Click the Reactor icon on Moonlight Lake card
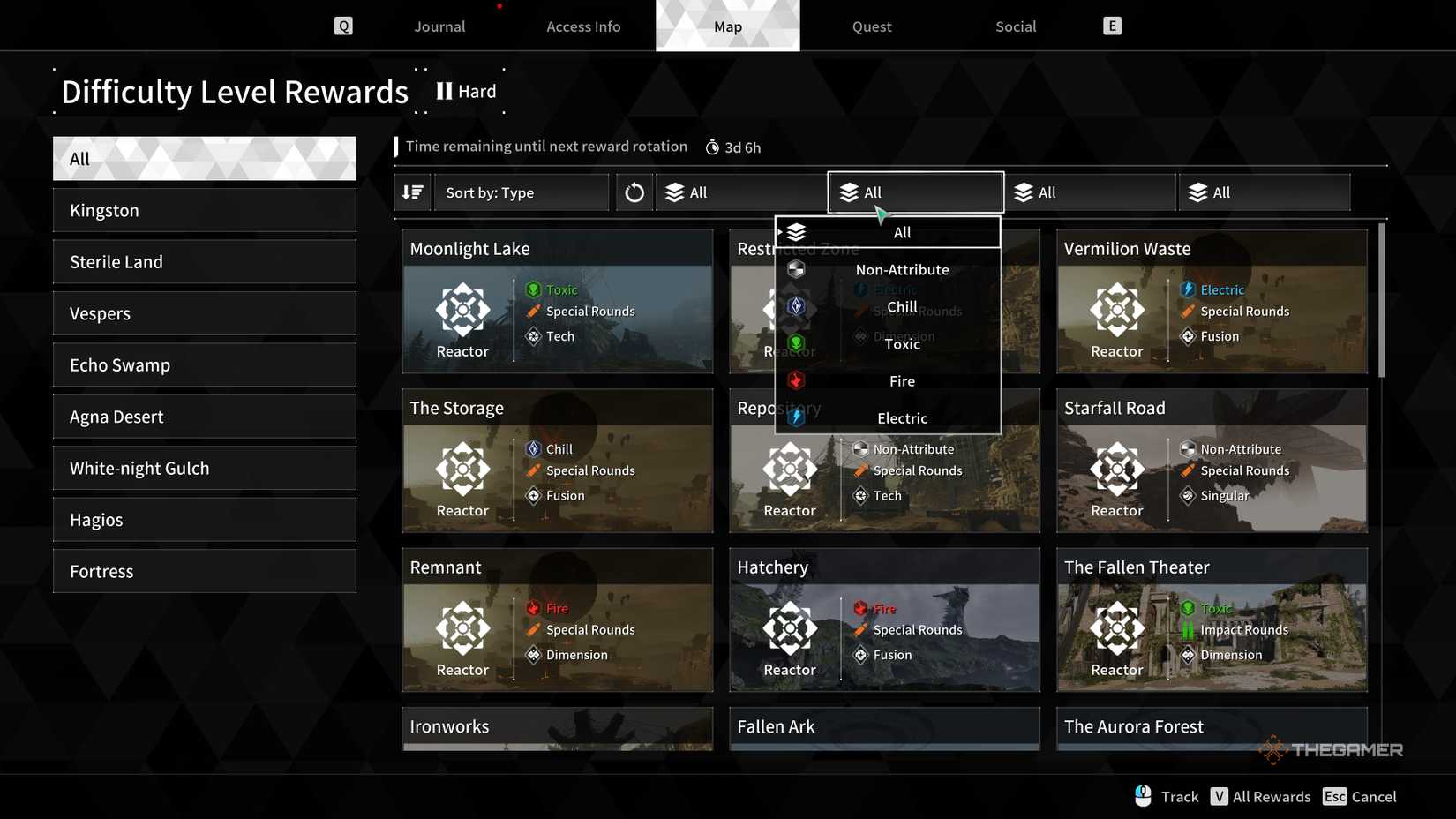The width and height of the screenshot is (1456, 819). (x=462, y=311)
